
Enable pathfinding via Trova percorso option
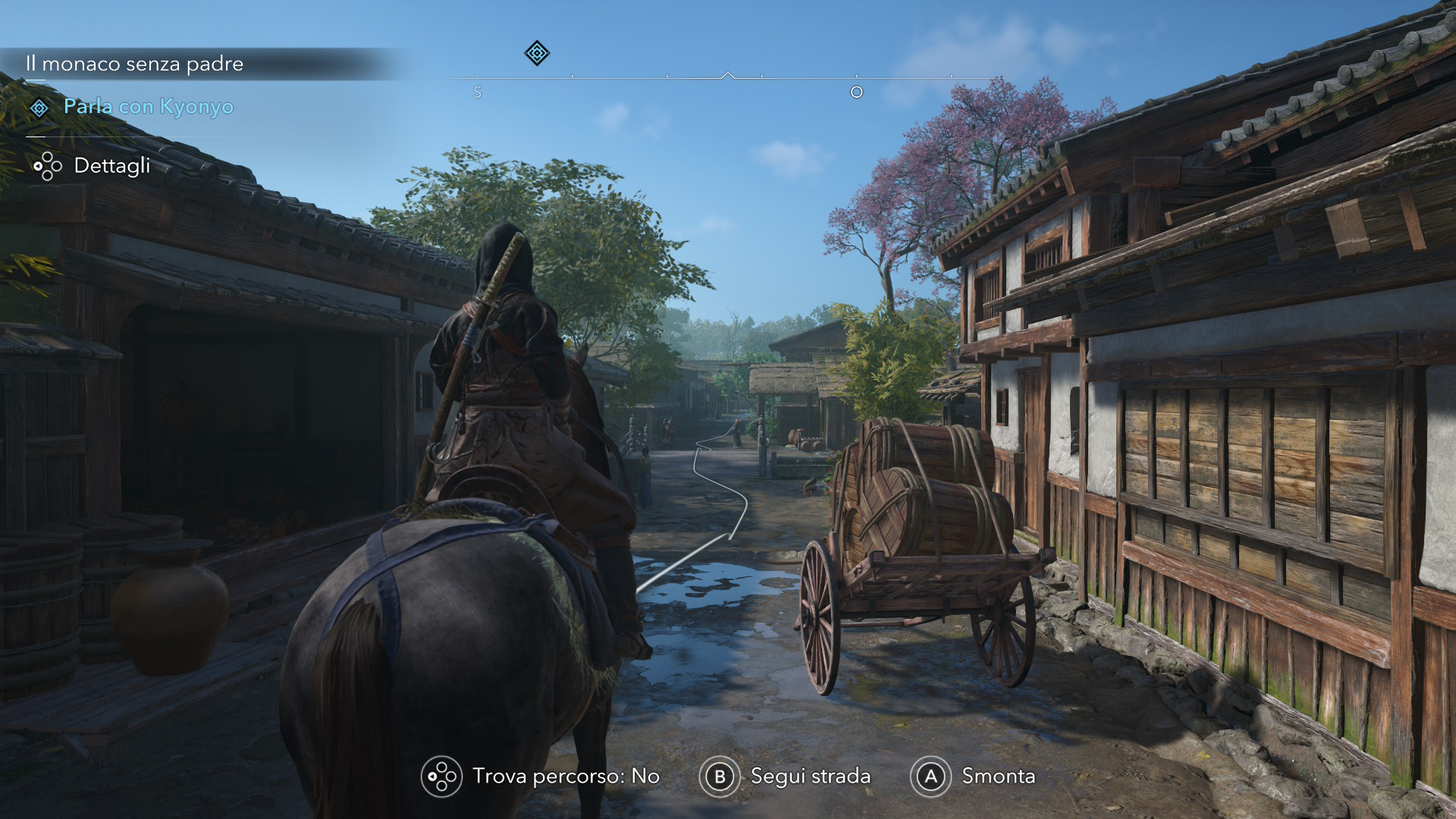(566, 777)
